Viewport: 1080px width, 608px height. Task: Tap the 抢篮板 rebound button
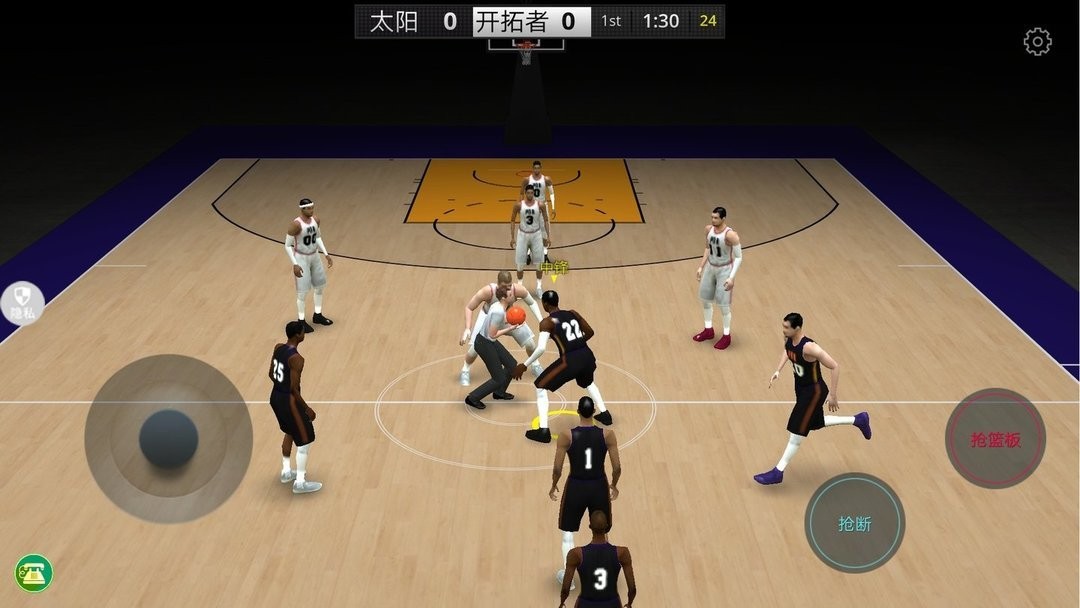tap(995, 438)
